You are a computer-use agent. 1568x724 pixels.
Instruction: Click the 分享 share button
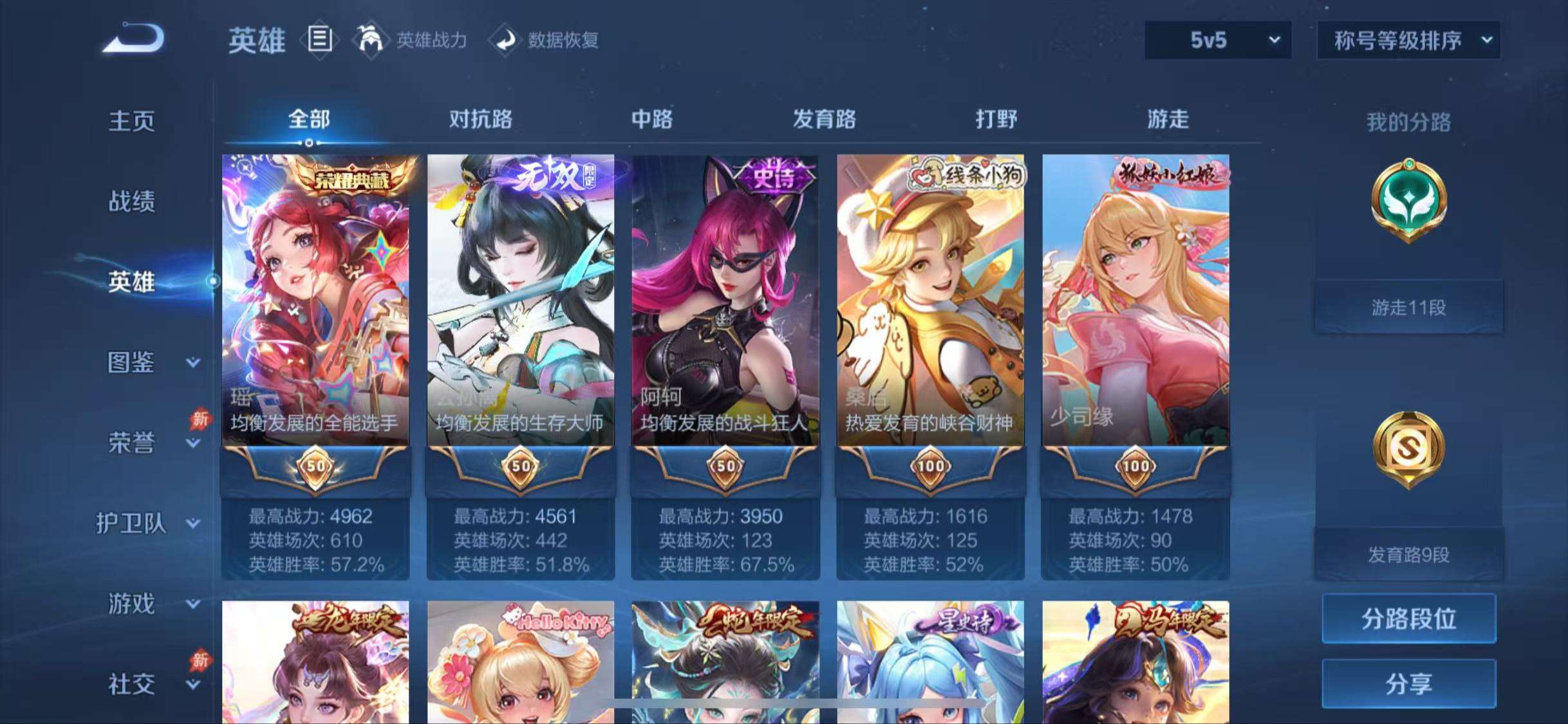(1409, 683)
